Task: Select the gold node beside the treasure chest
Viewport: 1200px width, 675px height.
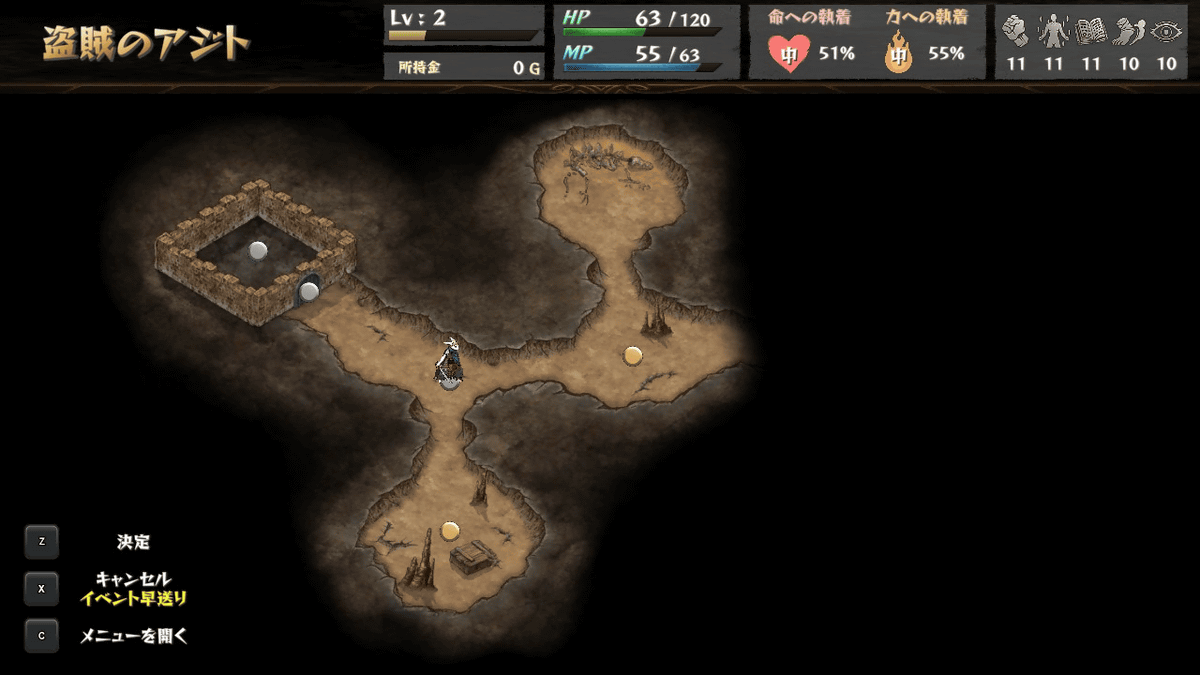Action: (x=450, y=530)
